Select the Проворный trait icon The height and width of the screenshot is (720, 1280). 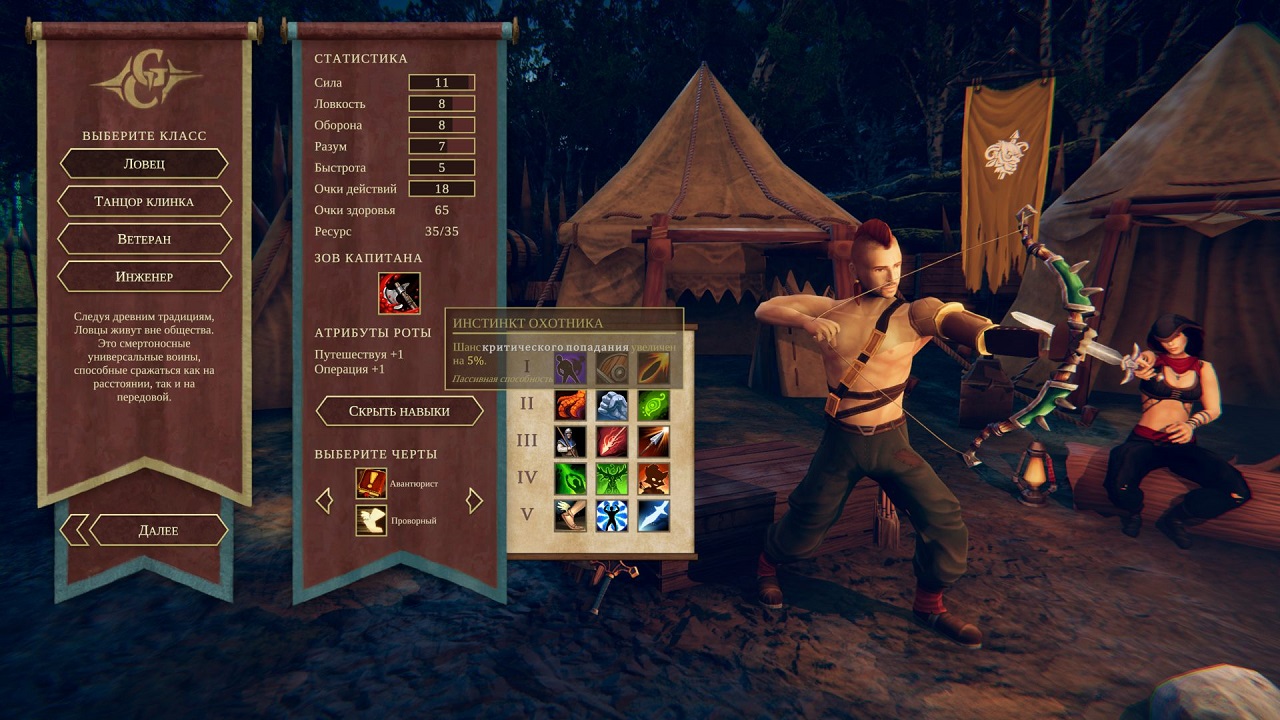point(371,520)
